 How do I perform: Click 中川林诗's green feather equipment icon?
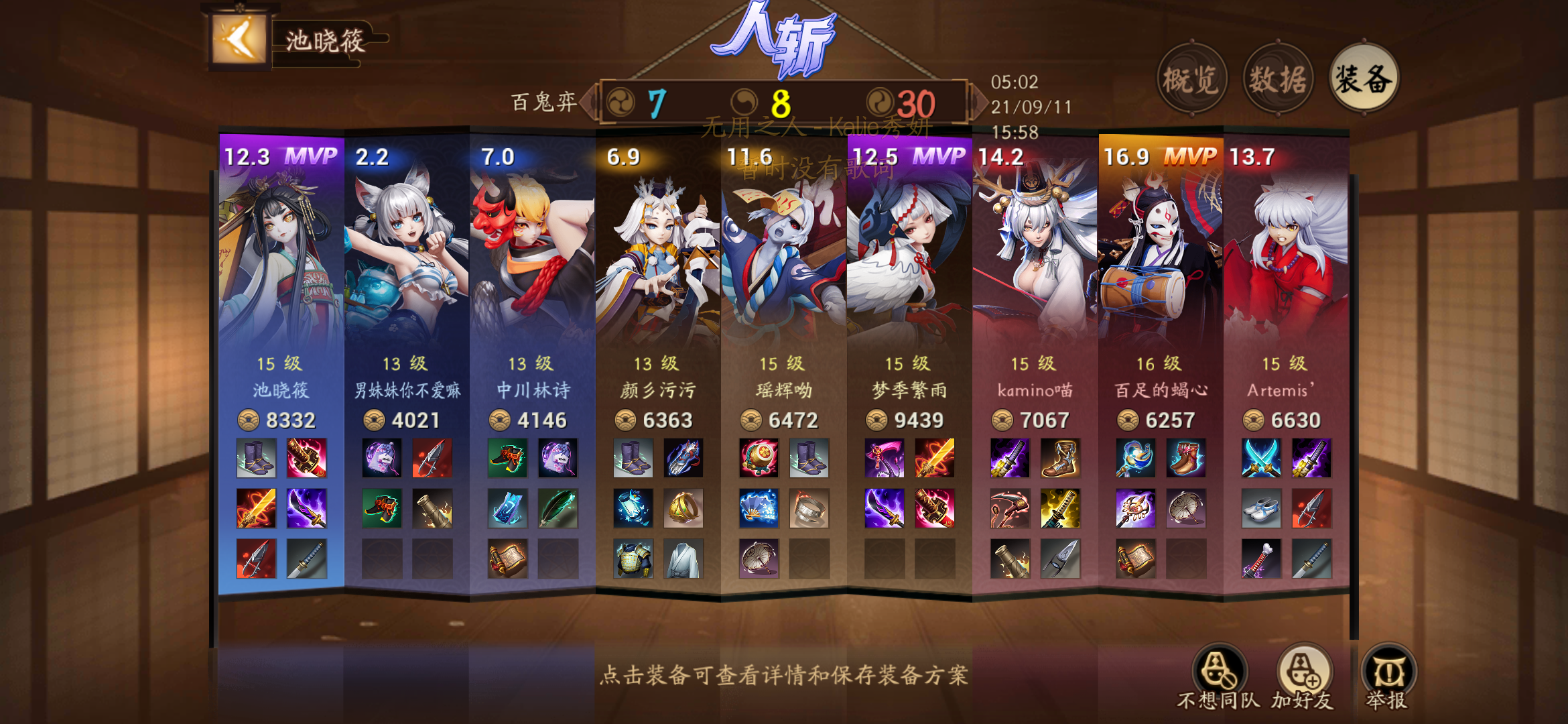click(558, 509)
